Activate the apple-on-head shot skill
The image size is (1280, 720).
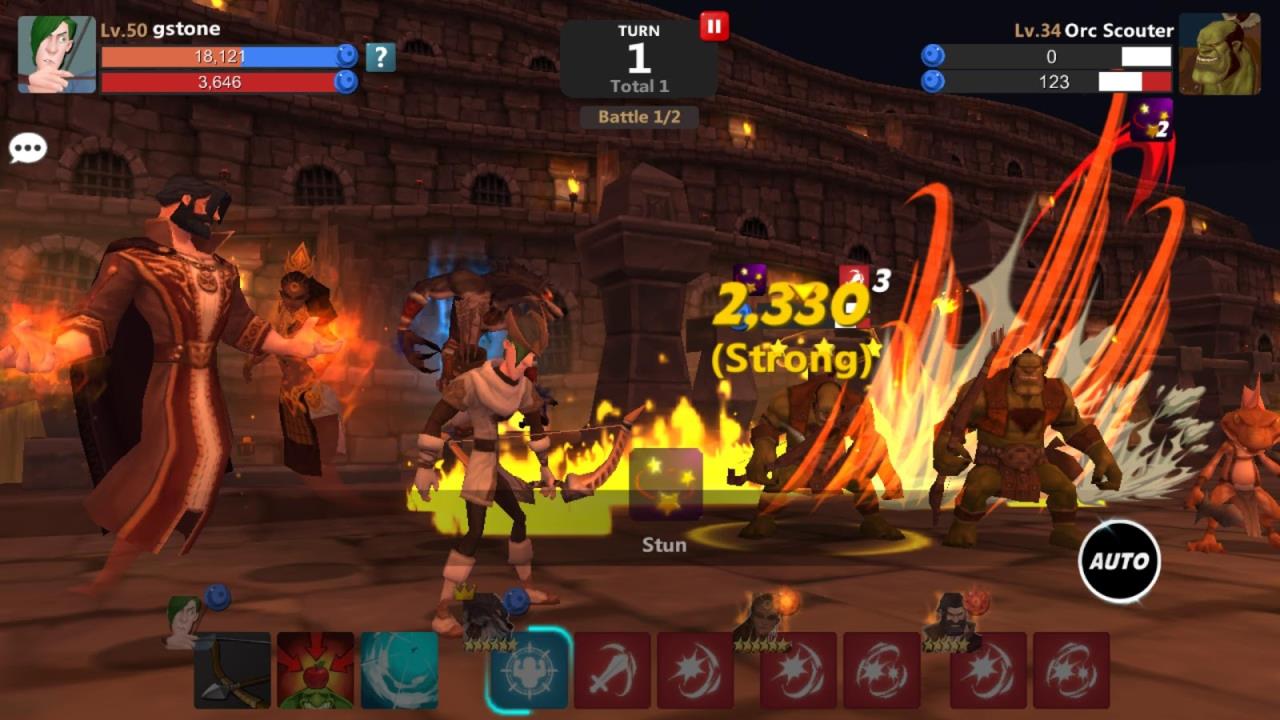tap(315, 670)
